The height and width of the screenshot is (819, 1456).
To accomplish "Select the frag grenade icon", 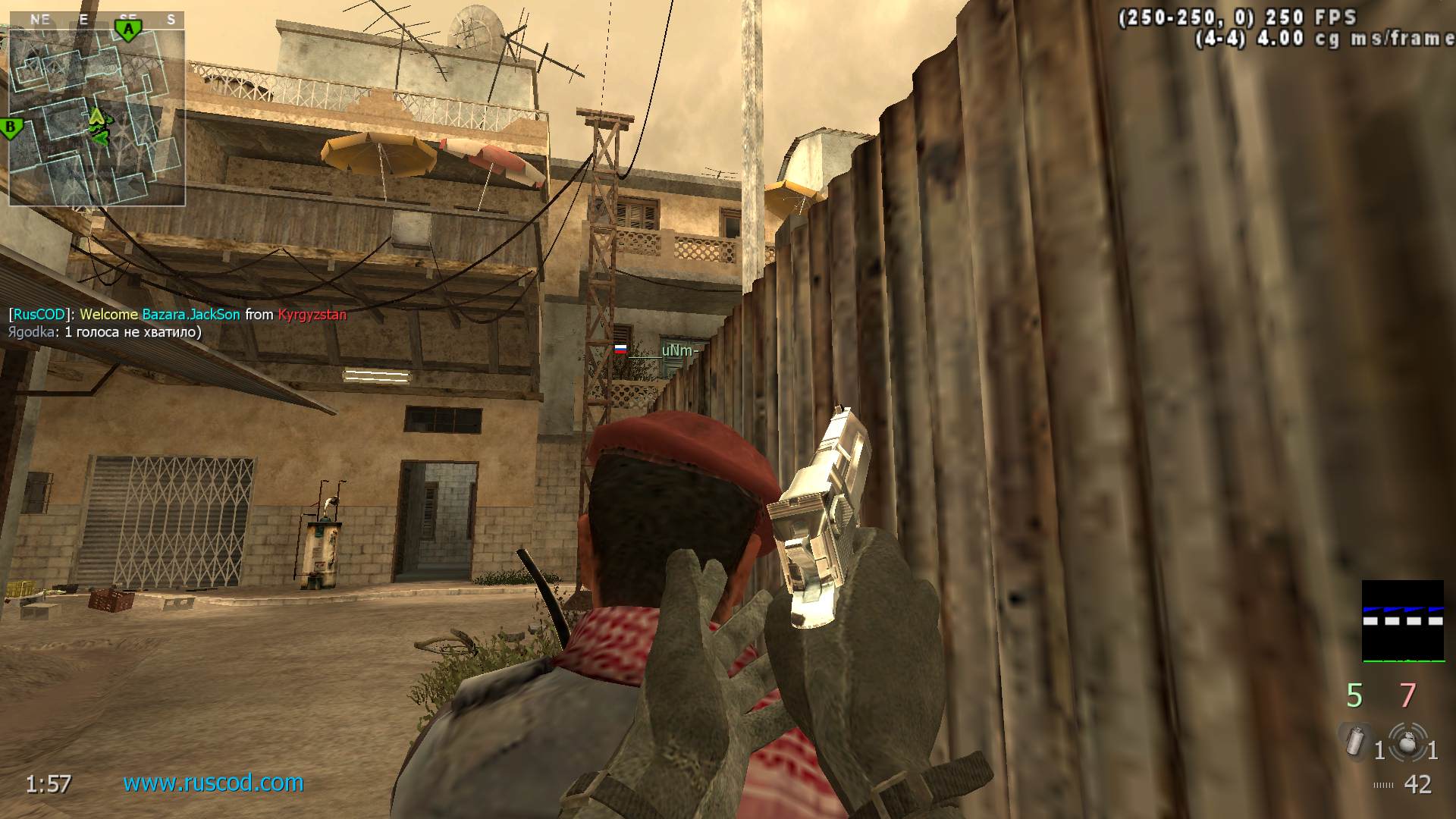I will (x=1407, y=741).
